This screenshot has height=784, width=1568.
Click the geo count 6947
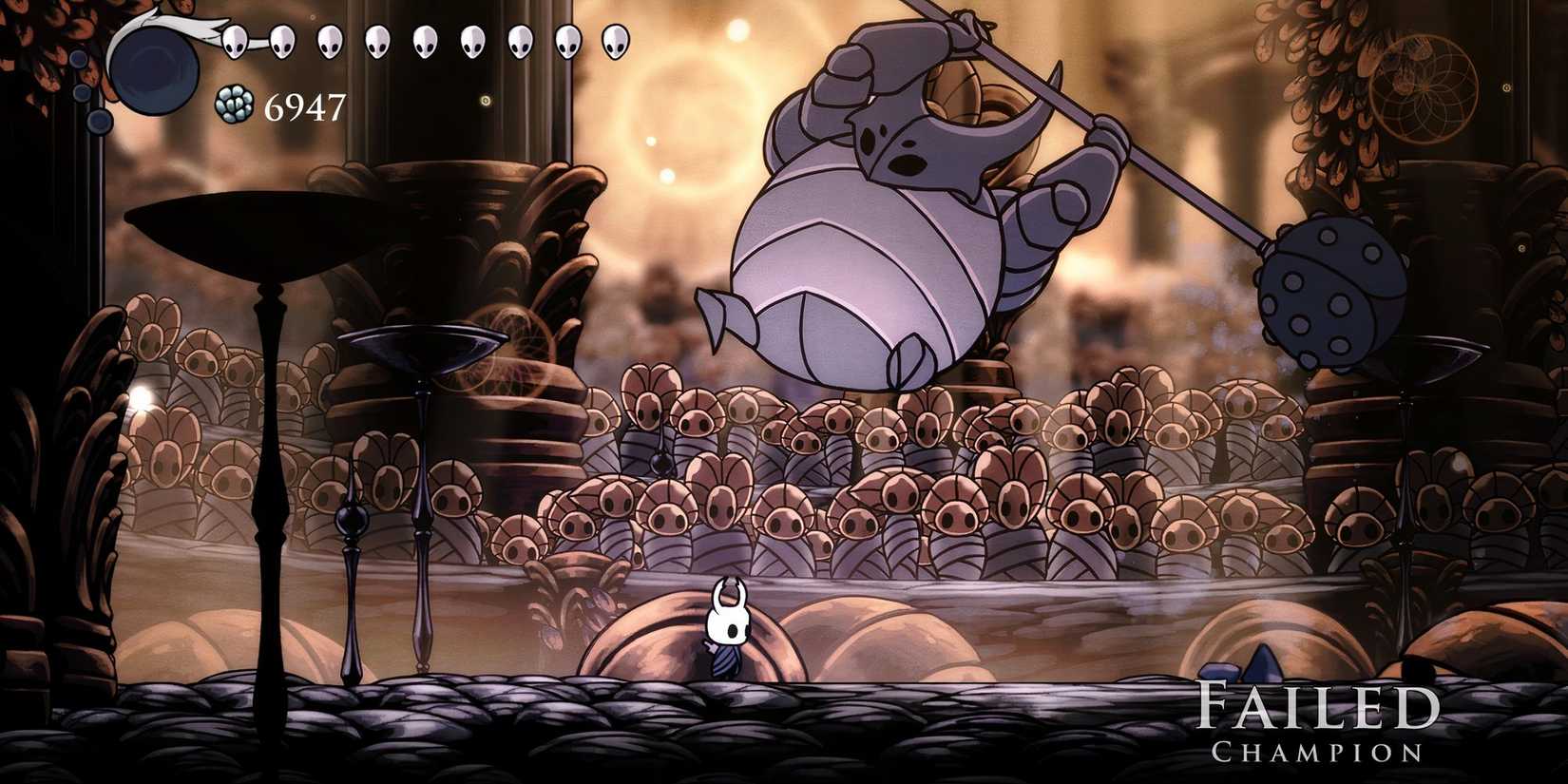pos(304,106)
